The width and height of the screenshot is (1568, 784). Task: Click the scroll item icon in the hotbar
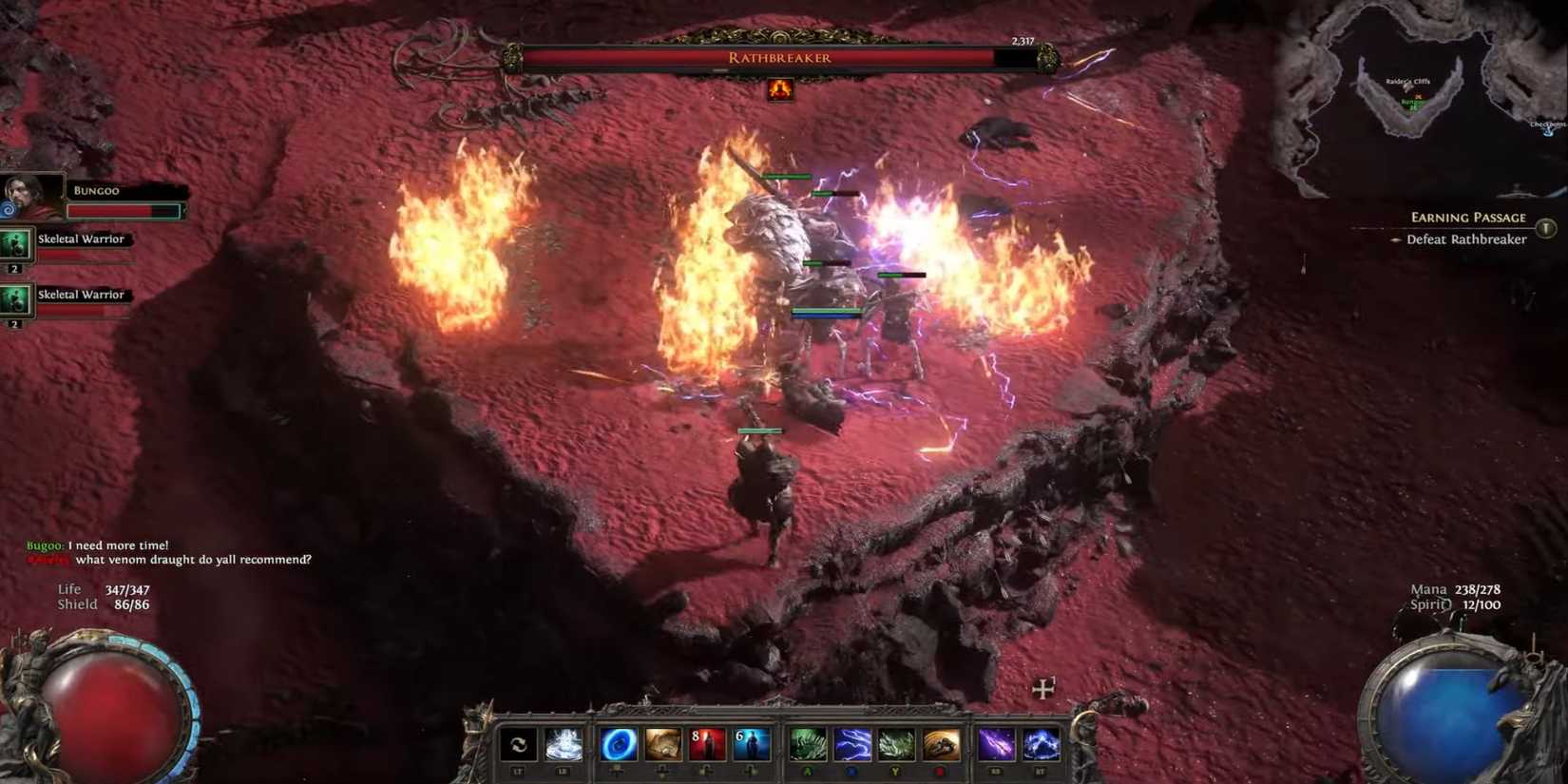tap(662, 744)
